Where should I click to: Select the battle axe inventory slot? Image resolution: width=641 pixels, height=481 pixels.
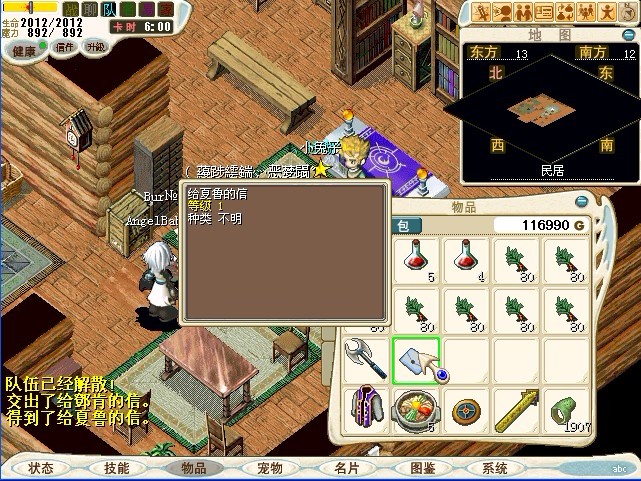click(x=366, y=359)
